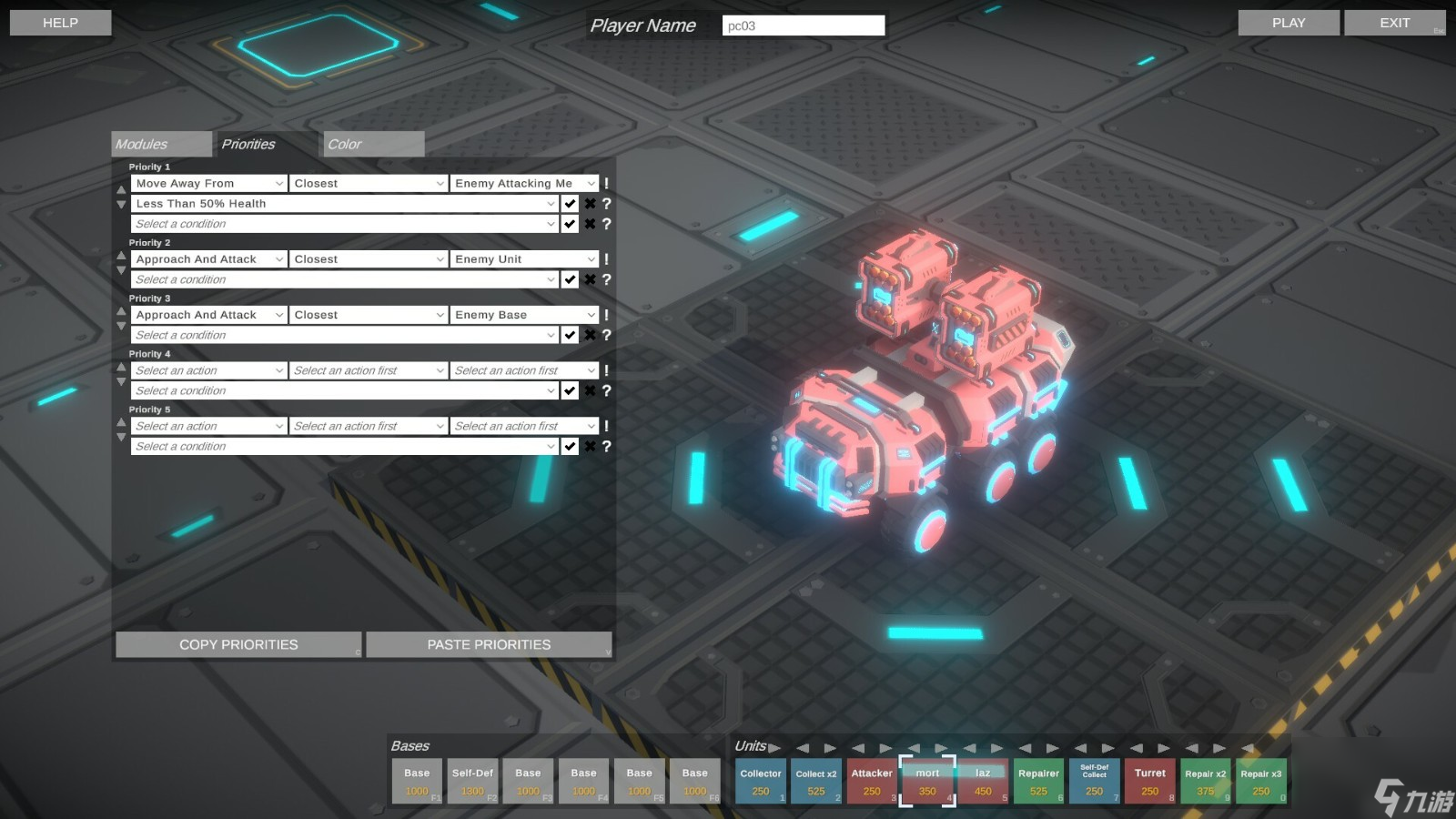The width and height of the screenshot is (1456, 819).
Task: Open the Enemy Unit target dropdown
Action: [x=525, y=259]
